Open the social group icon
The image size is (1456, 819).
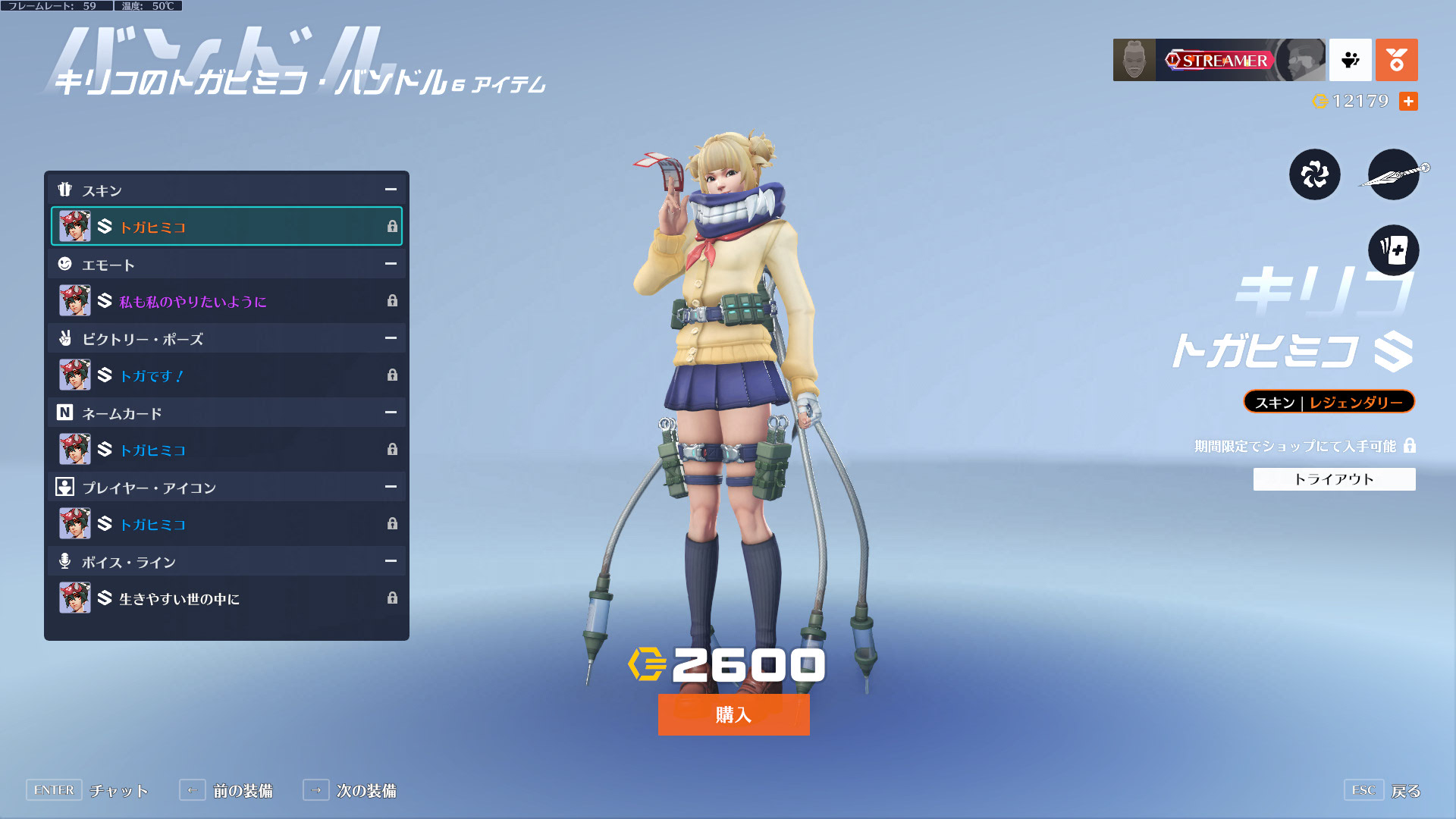pyautogui.click(x=1350, y=60)
